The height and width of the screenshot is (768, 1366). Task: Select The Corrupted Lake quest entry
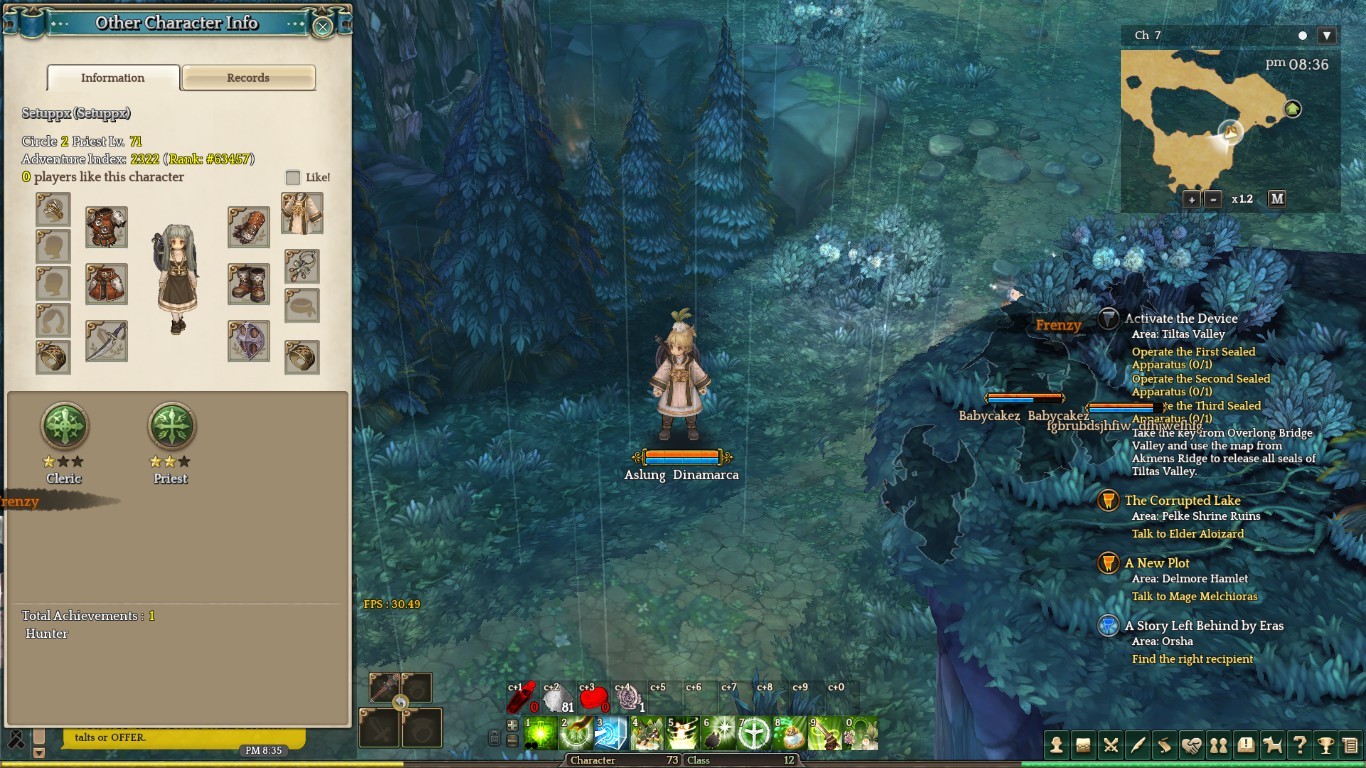tap(1182, 501)
